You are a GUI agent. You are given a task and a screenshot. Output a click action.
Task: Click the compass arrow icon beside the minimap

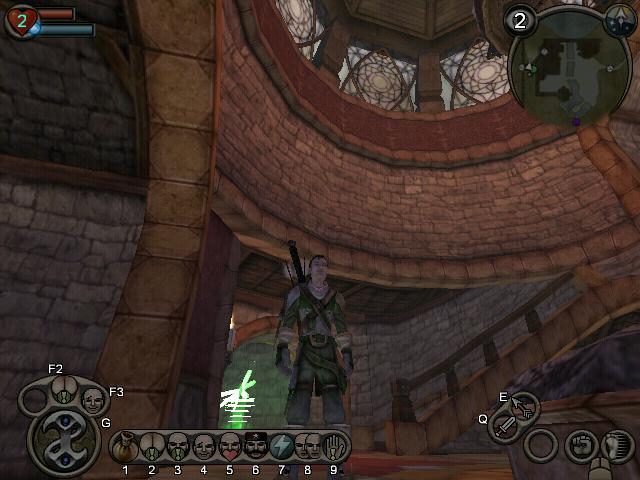click(619, 20)
